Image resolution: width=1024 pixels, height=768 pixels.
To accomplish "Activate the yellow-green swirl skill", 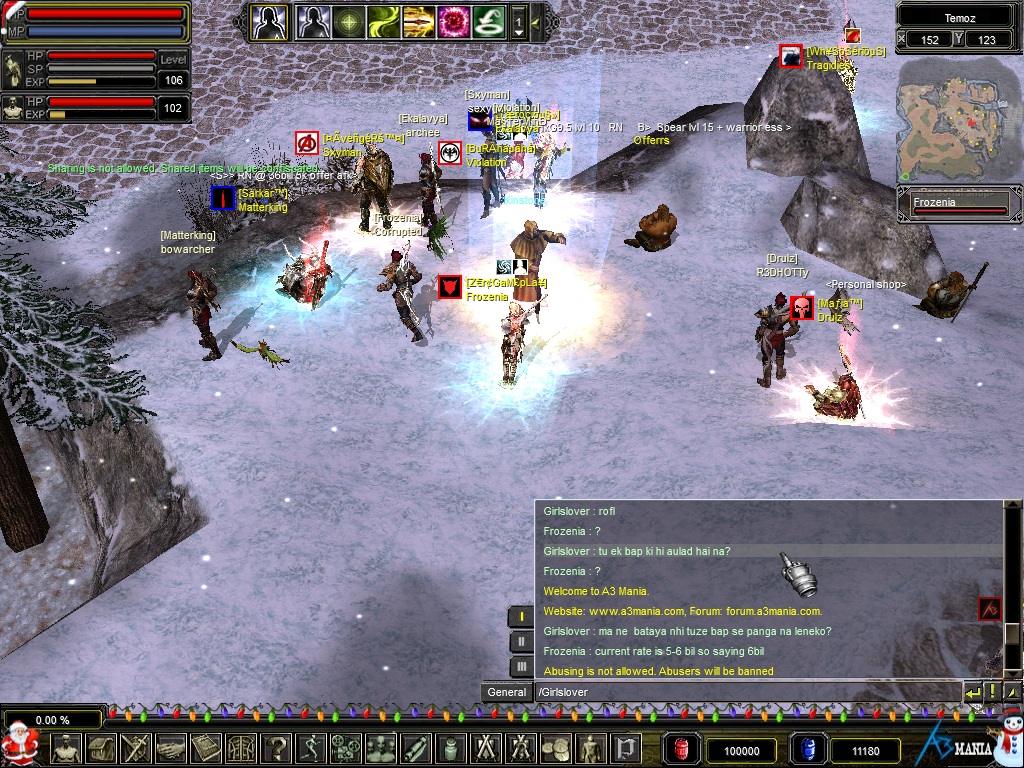I will (x=383, y=21).
